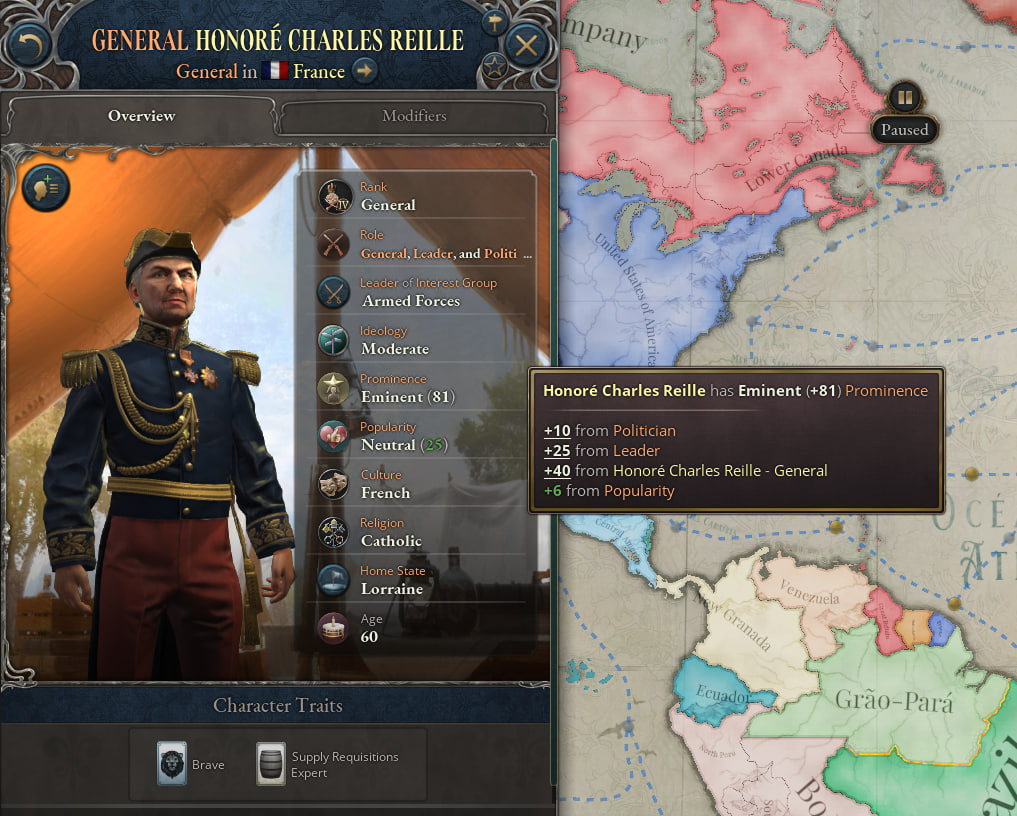Open the Armed Forces interest group
1017x816 pixels.
pos(410,301)
